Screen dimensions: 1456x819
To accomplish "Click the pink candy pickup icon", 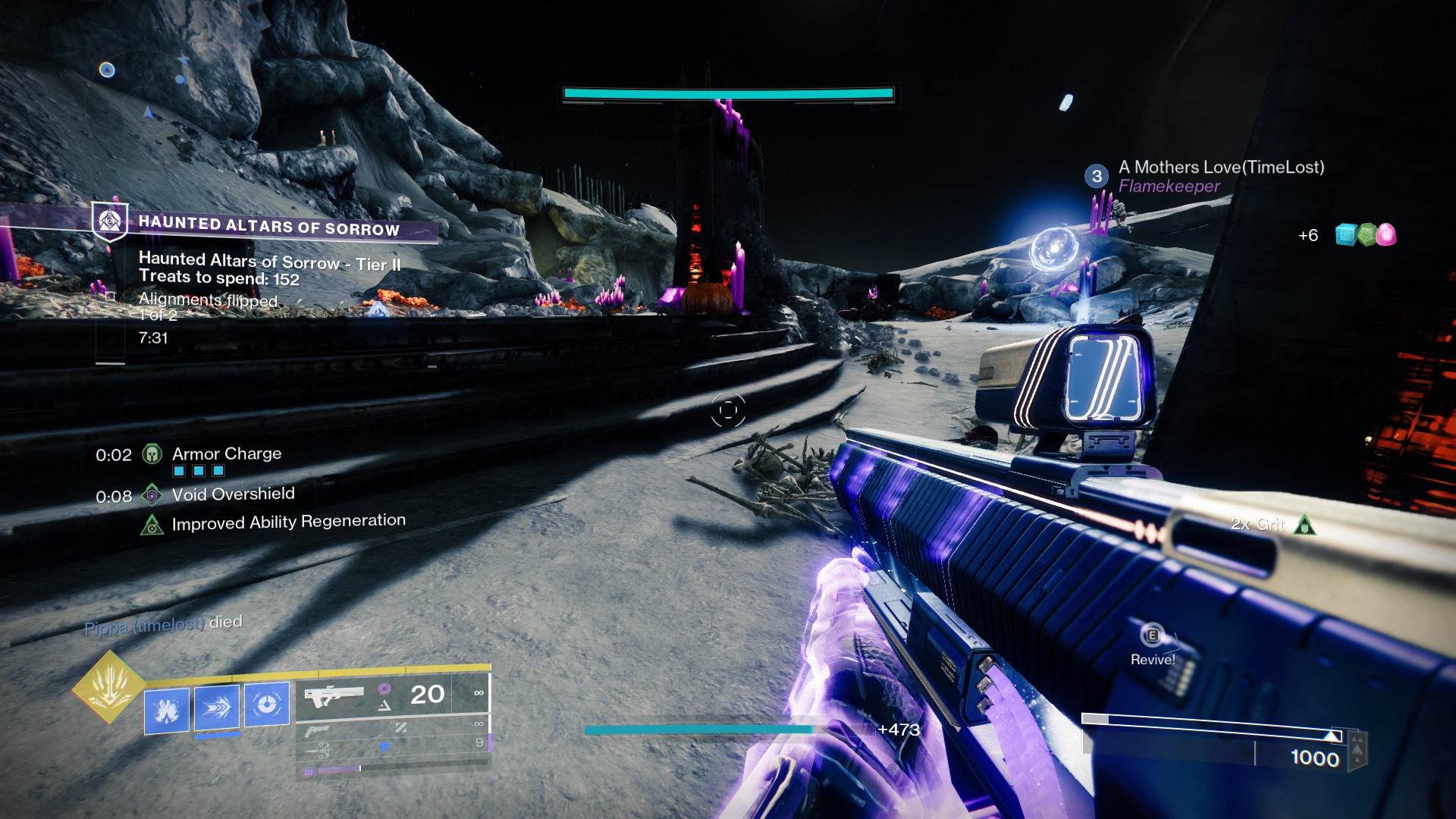I will click(1385, 235).
